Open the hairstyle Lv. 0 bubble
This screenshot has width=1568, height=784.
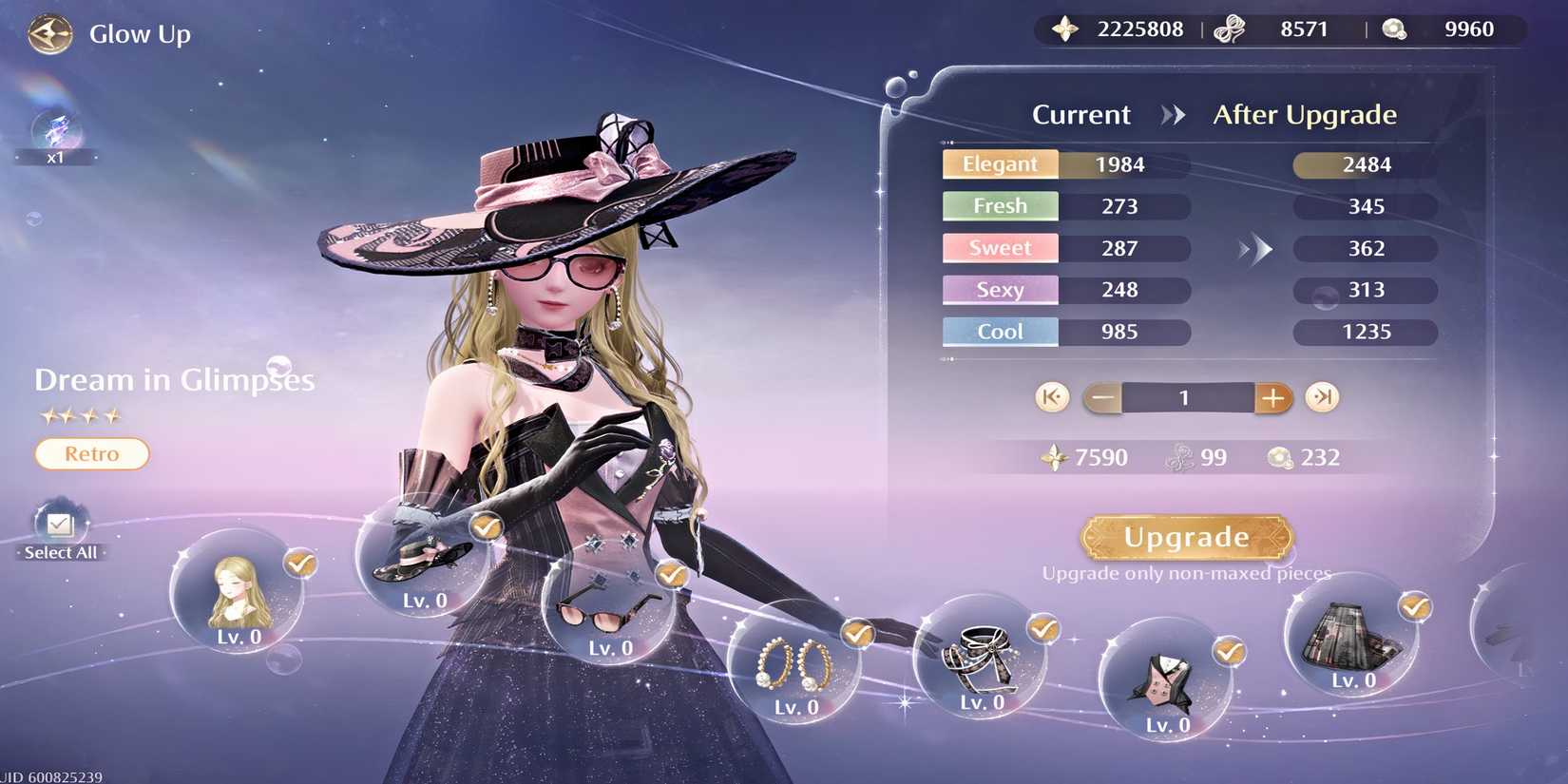[x=238, y=594]
